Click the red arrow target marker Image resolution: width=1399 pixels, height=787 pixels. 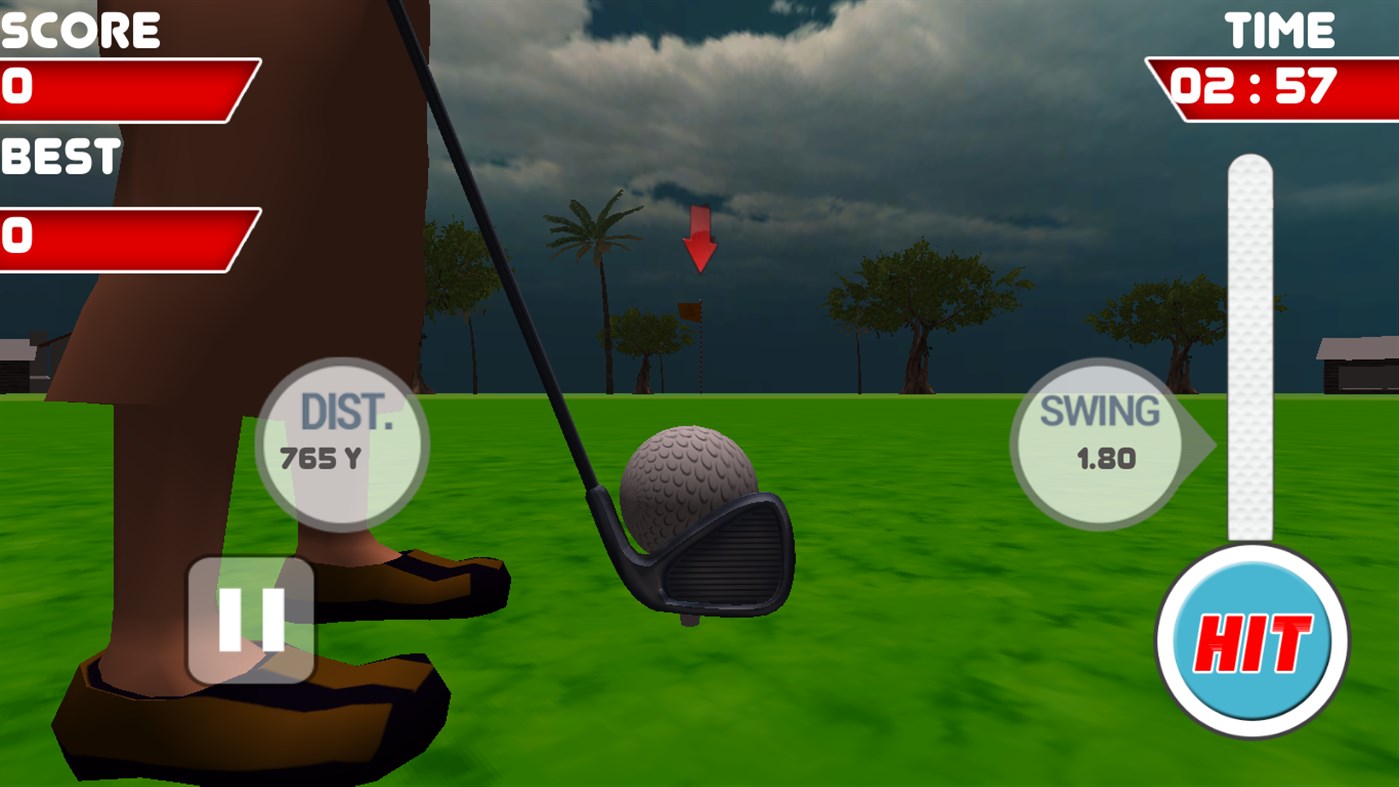(699, 240)
